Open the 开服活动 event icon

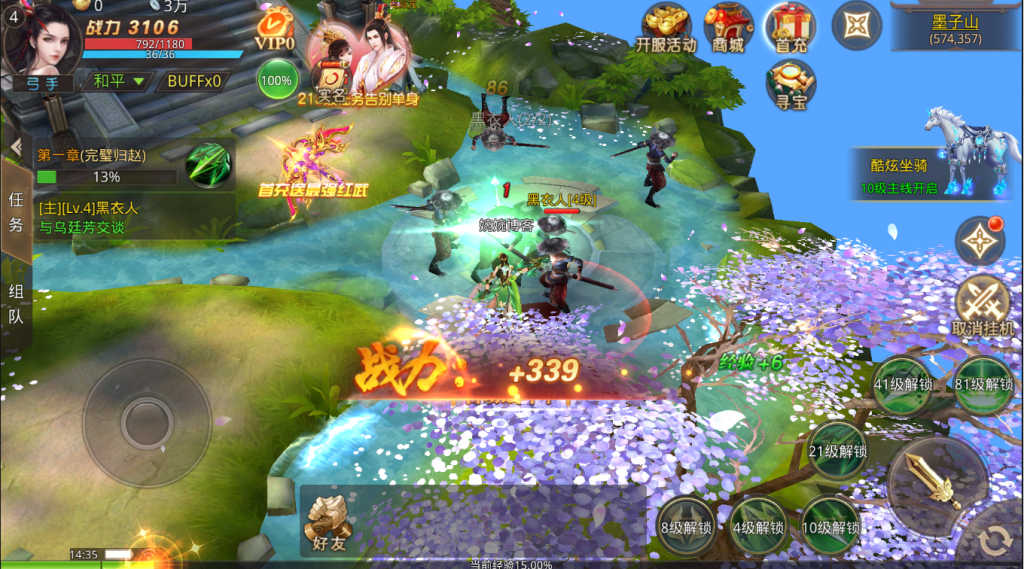point(667,28)
